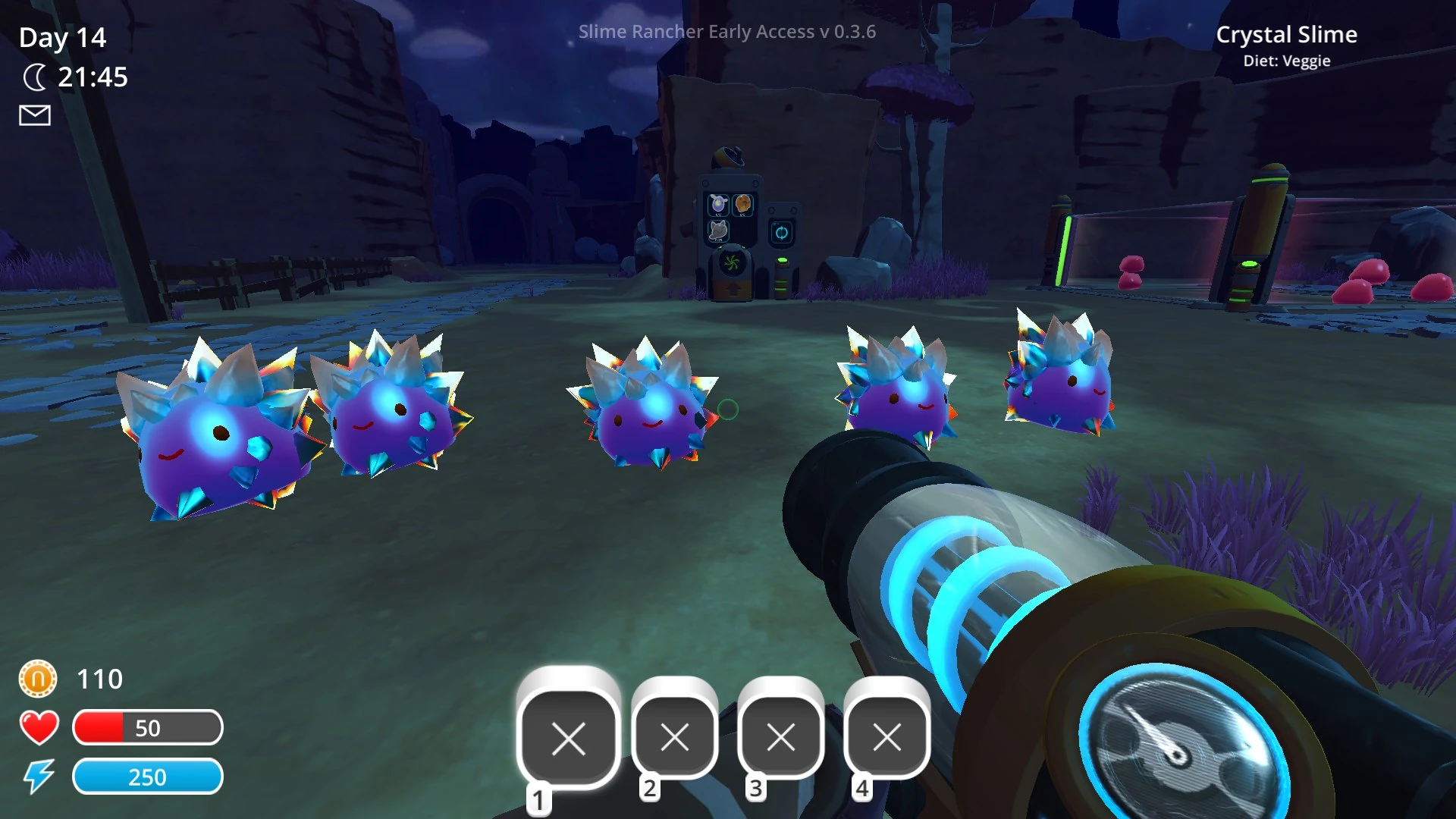The height and width of the screenshot is (819, 1456).
Task: Click the glowing lamp item icon on the vendor
Action: coord(719,204)
